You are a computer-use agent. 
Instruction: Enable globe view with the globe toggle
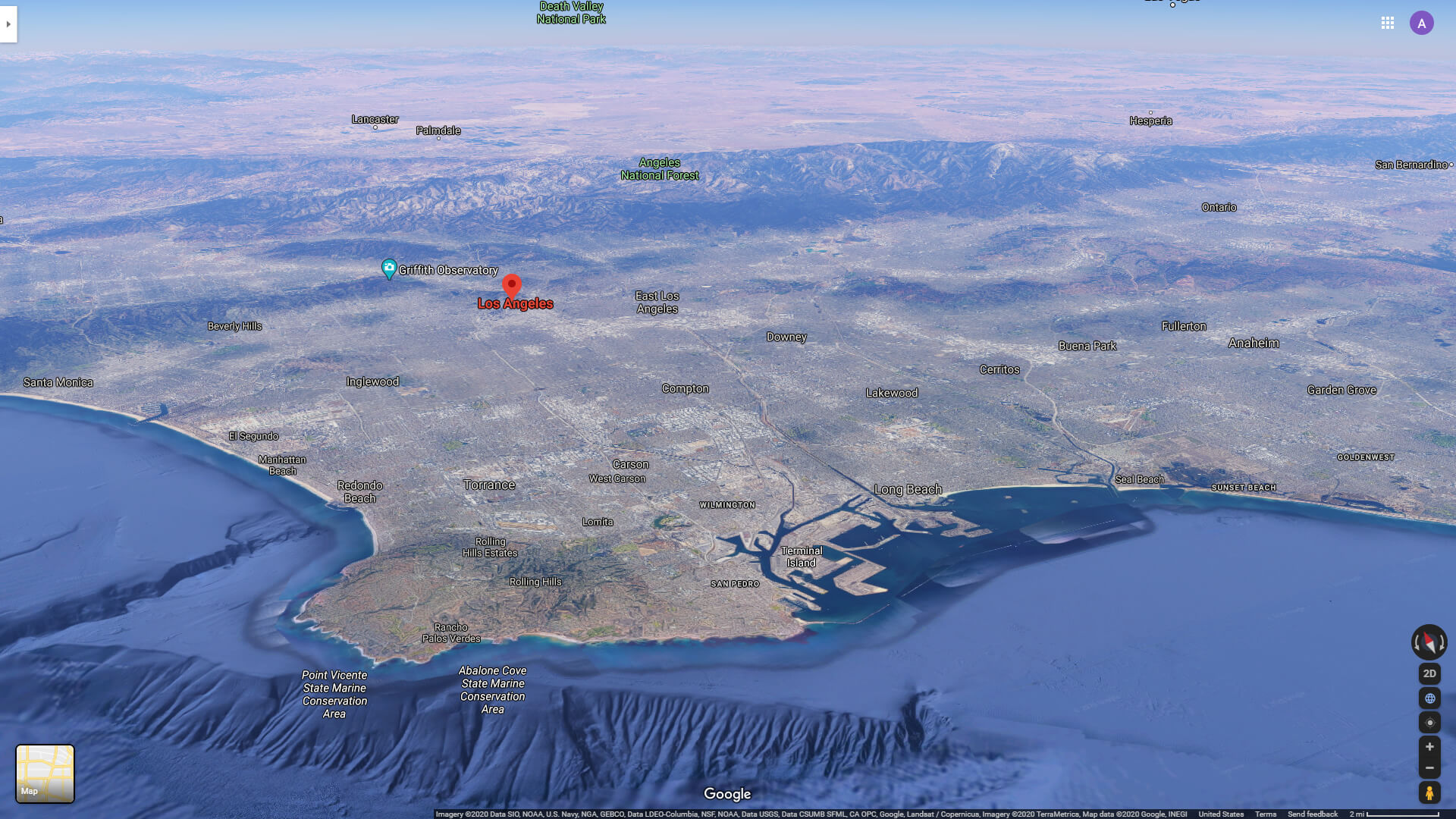pyautogui.click(x=1429, y=698)
